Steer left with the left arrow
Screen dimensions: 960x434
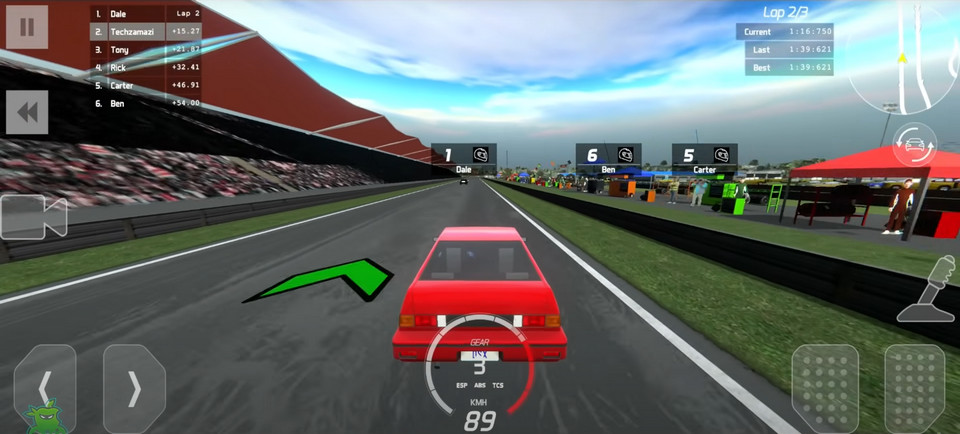(45, 387)
